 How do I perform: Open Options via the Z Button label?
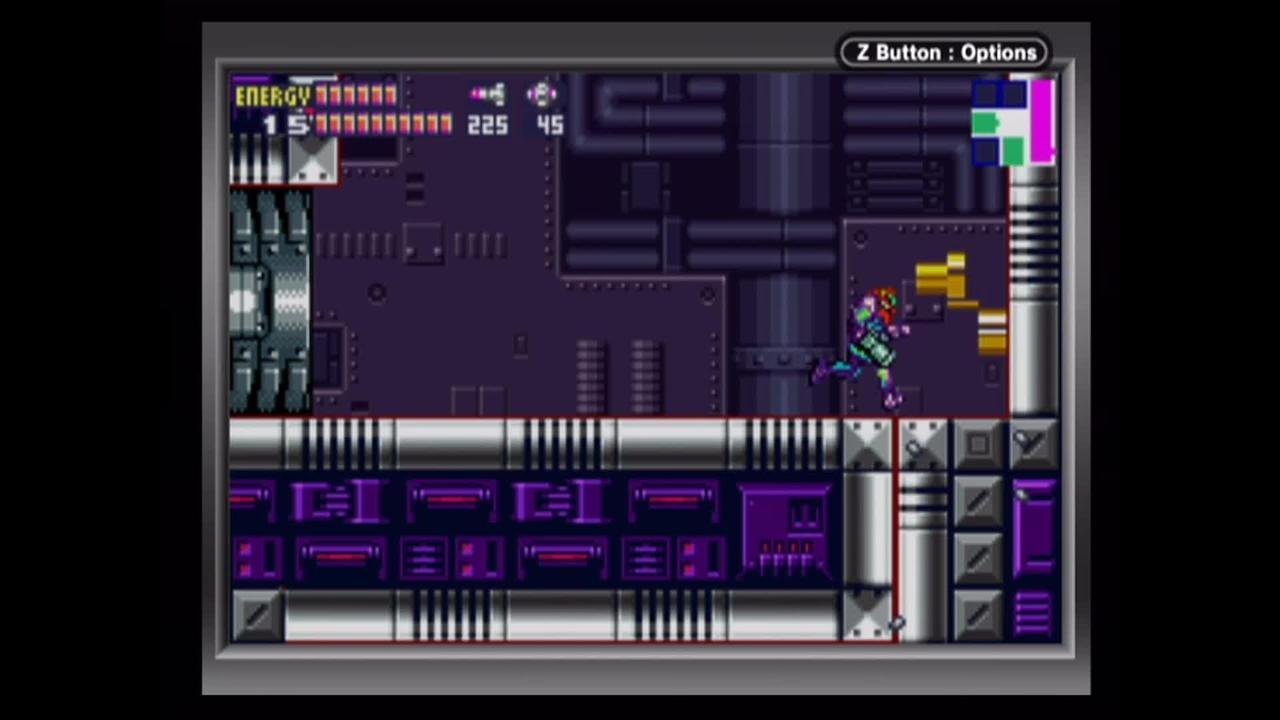point(944,52)
